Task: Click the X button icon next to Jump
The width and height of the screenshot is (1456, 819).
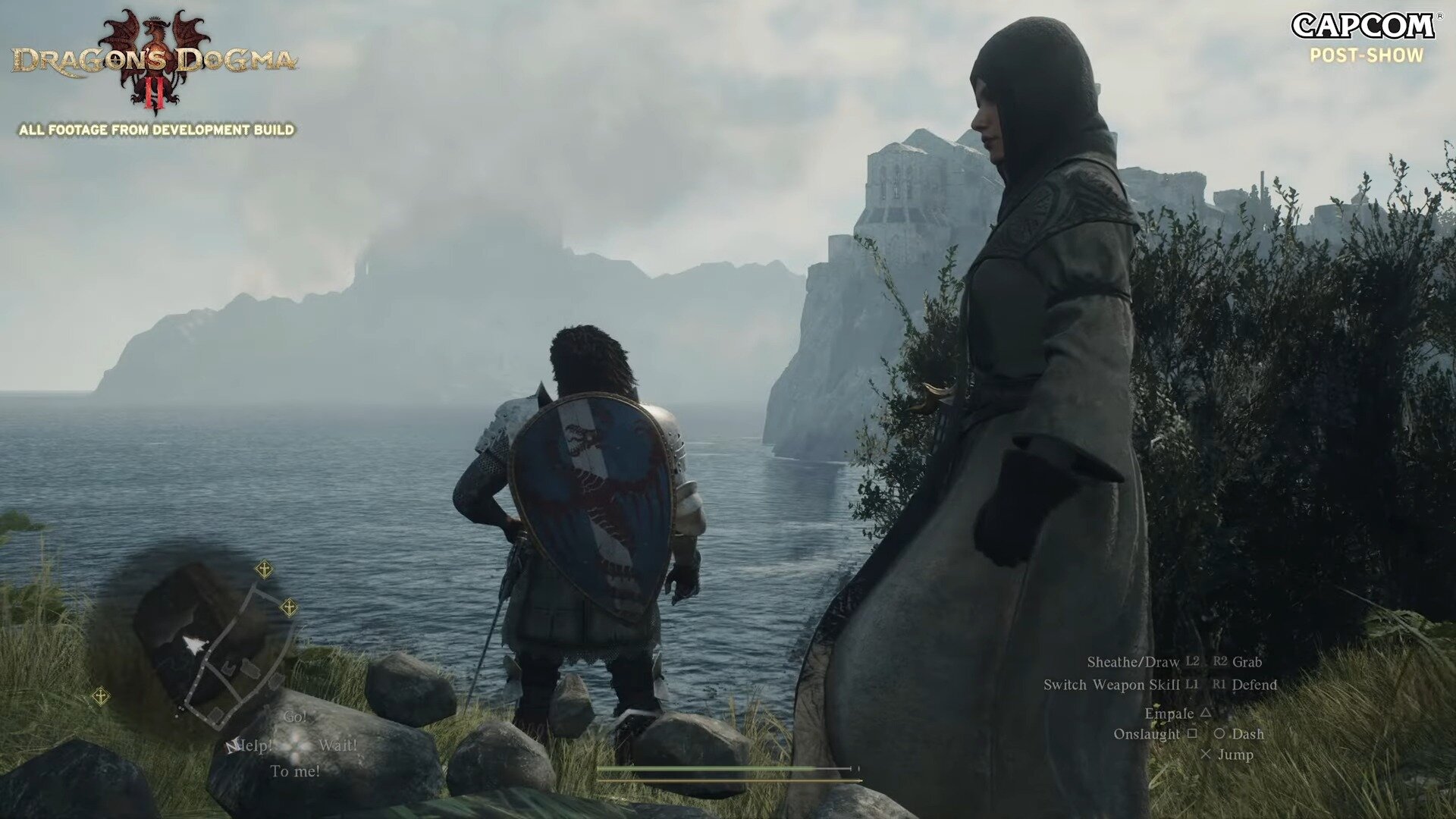Action: [1208, 755]
